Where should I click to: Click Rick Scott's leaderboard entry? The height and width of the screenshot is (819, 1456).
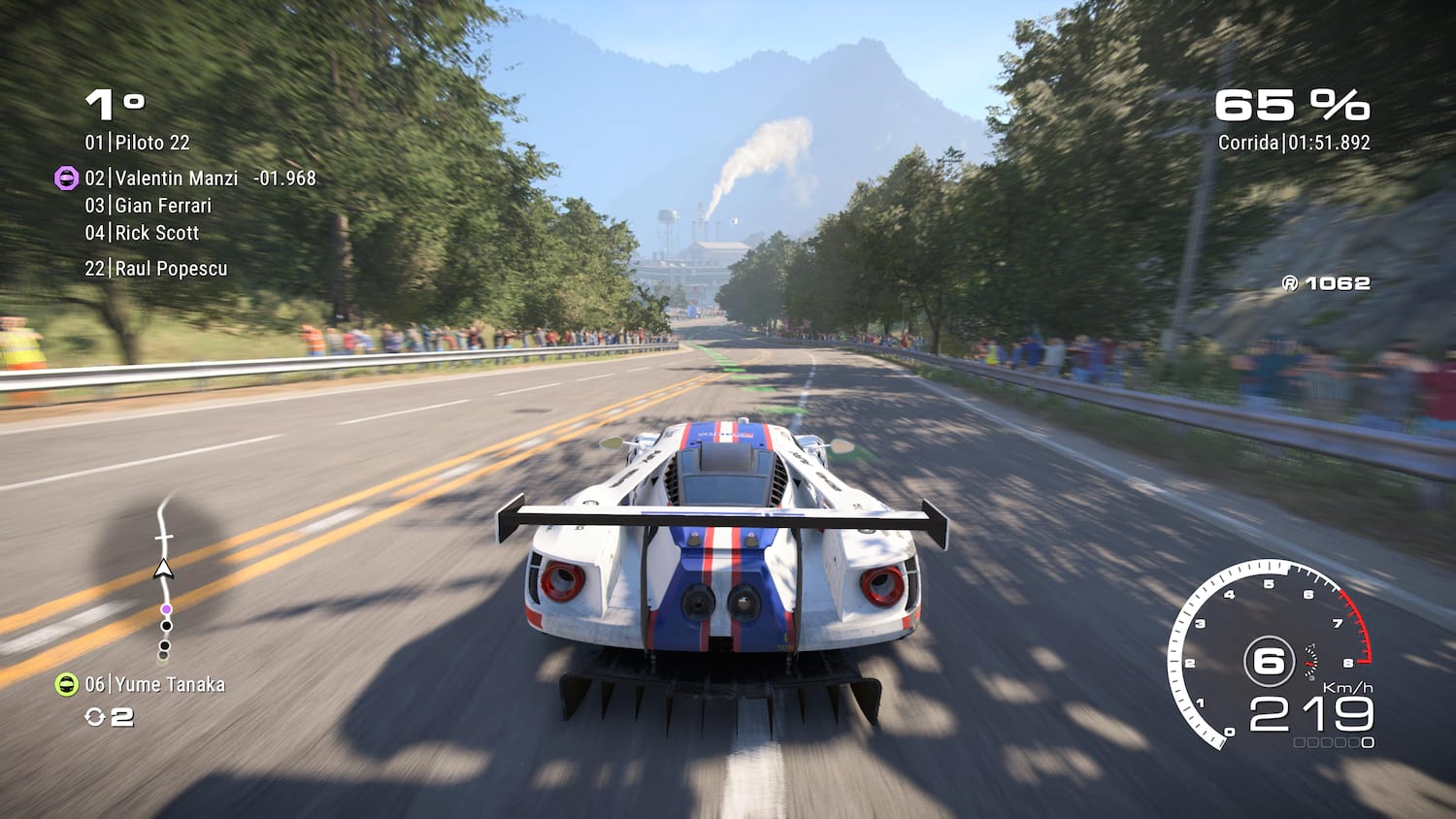click(142, 233)
